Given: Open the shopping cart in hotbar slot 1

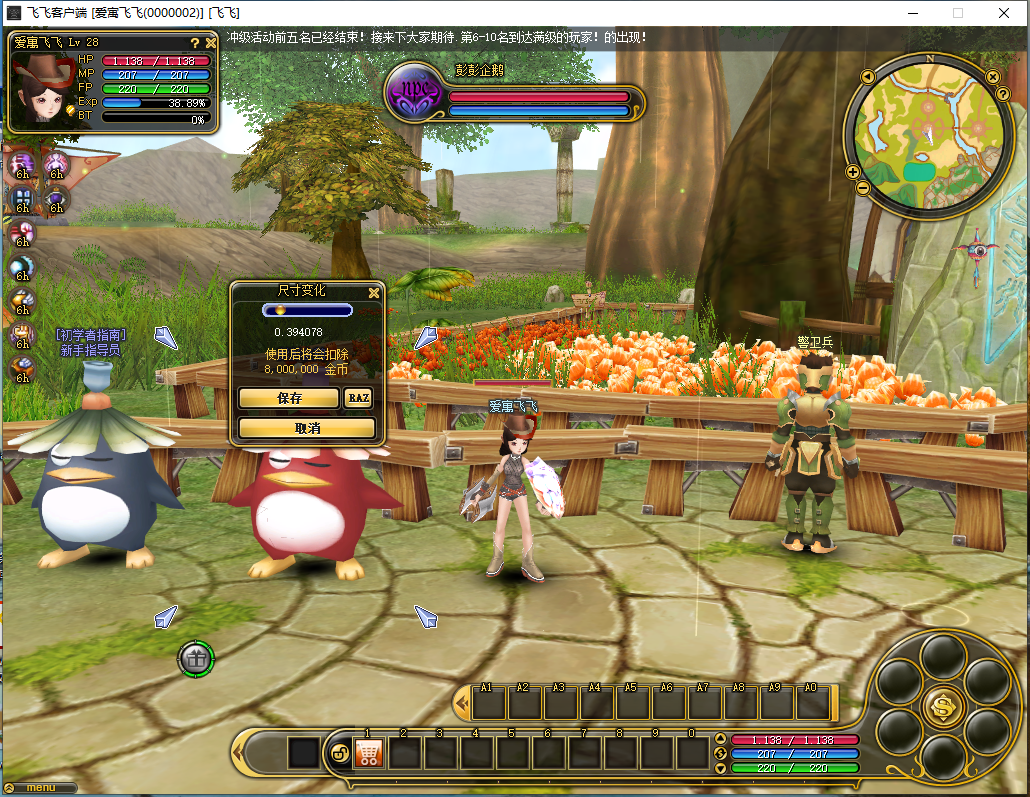Looking at the screenshot, I should (369, 753).
